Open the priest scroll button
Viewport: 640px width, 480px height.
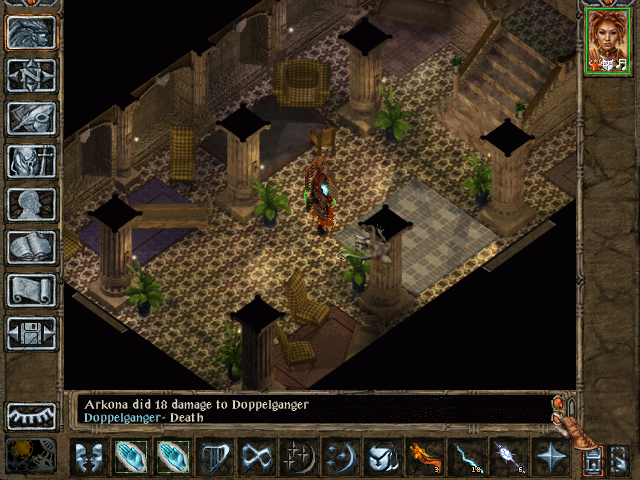[x=32, y=290]
